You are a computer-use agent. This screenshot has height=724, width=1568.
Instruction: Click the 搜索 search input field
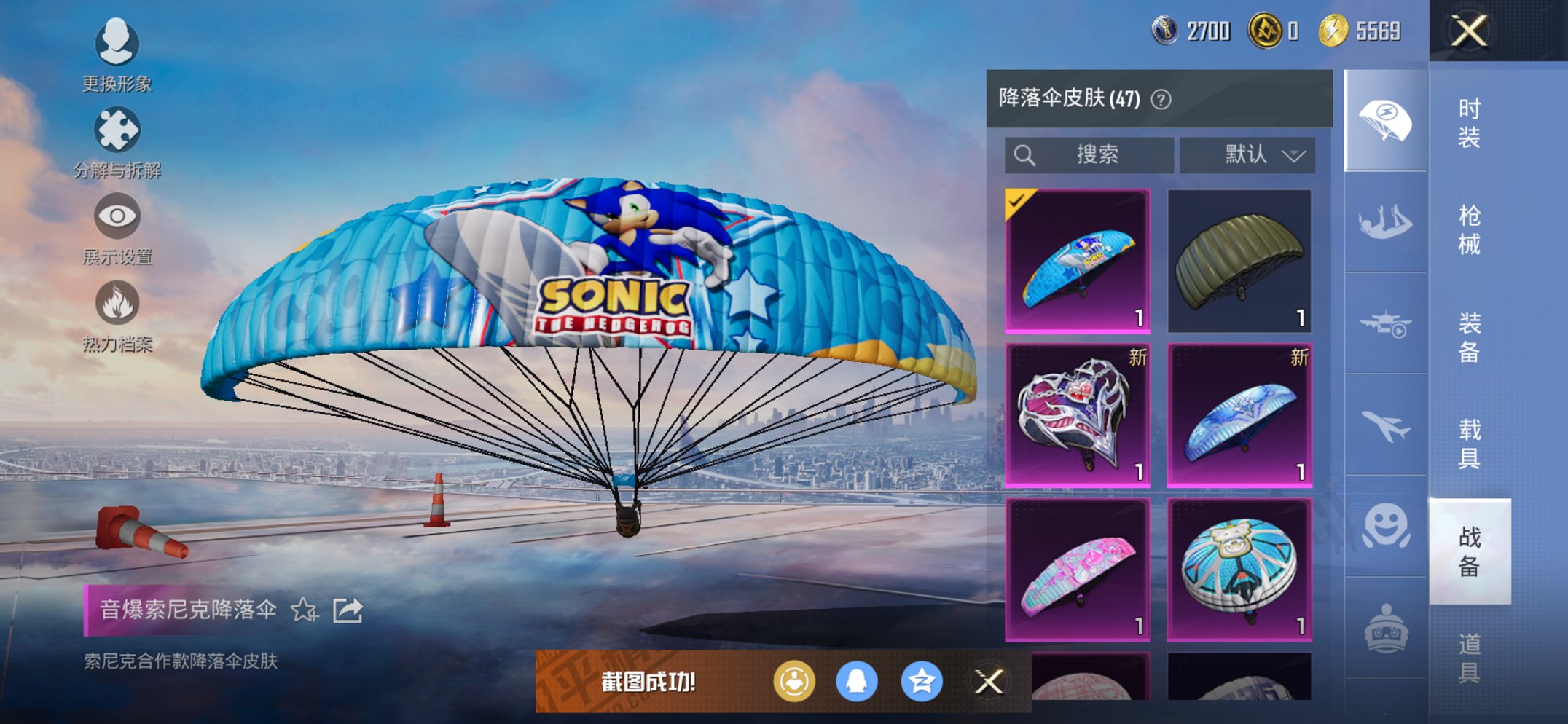click(1089, 154)
